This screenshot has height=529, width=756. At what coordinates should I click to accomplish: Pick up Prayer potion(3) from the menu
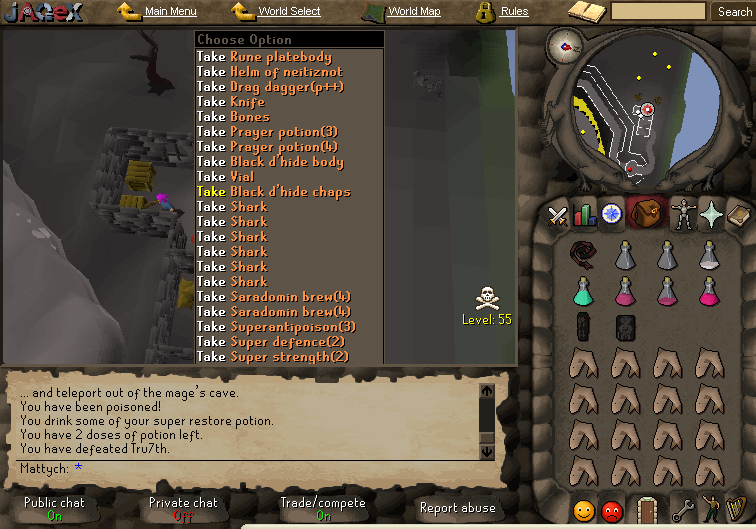tap(269, 132)
